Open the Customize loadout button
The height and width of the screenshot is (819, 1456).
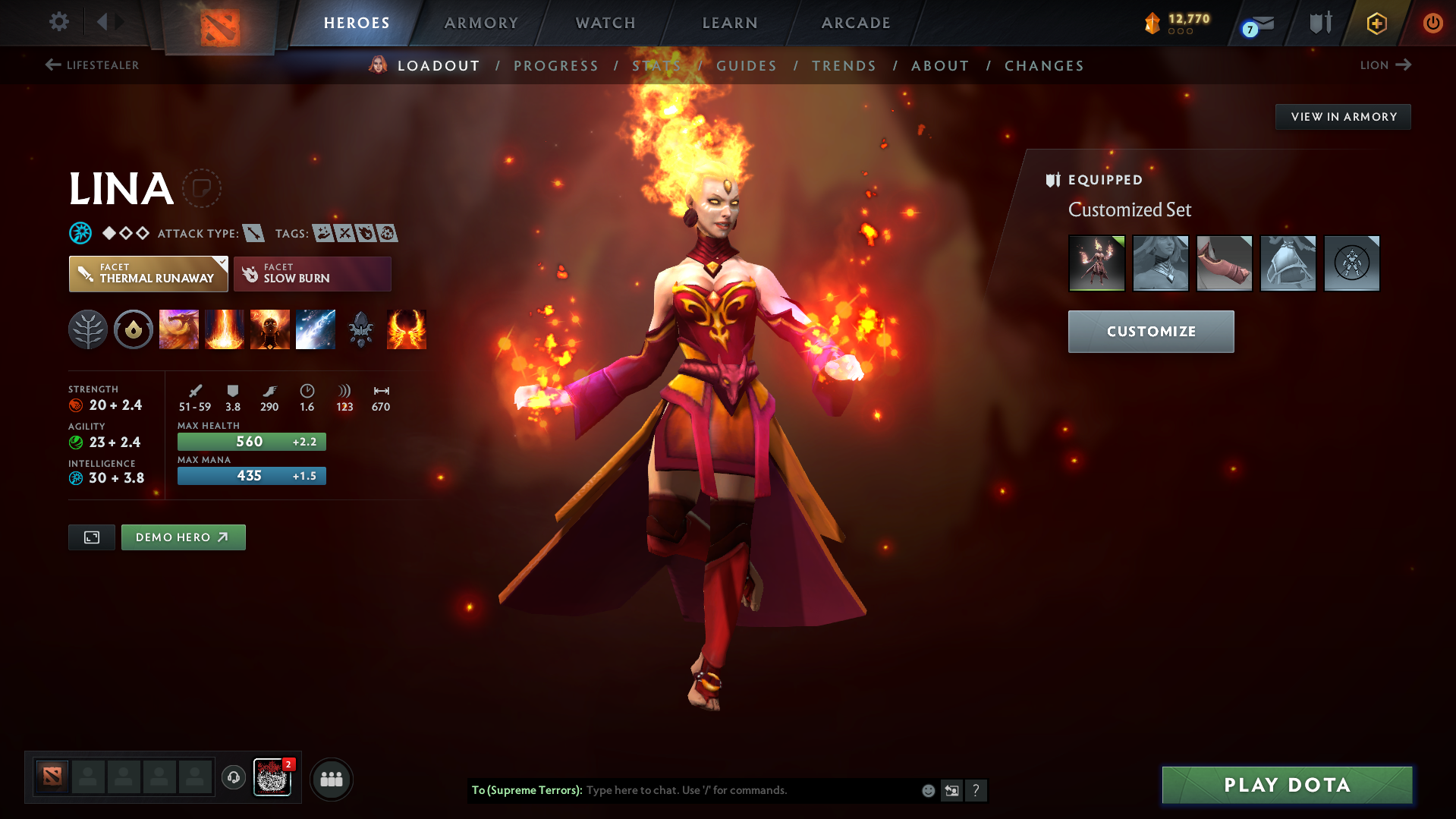[1150, 332]
